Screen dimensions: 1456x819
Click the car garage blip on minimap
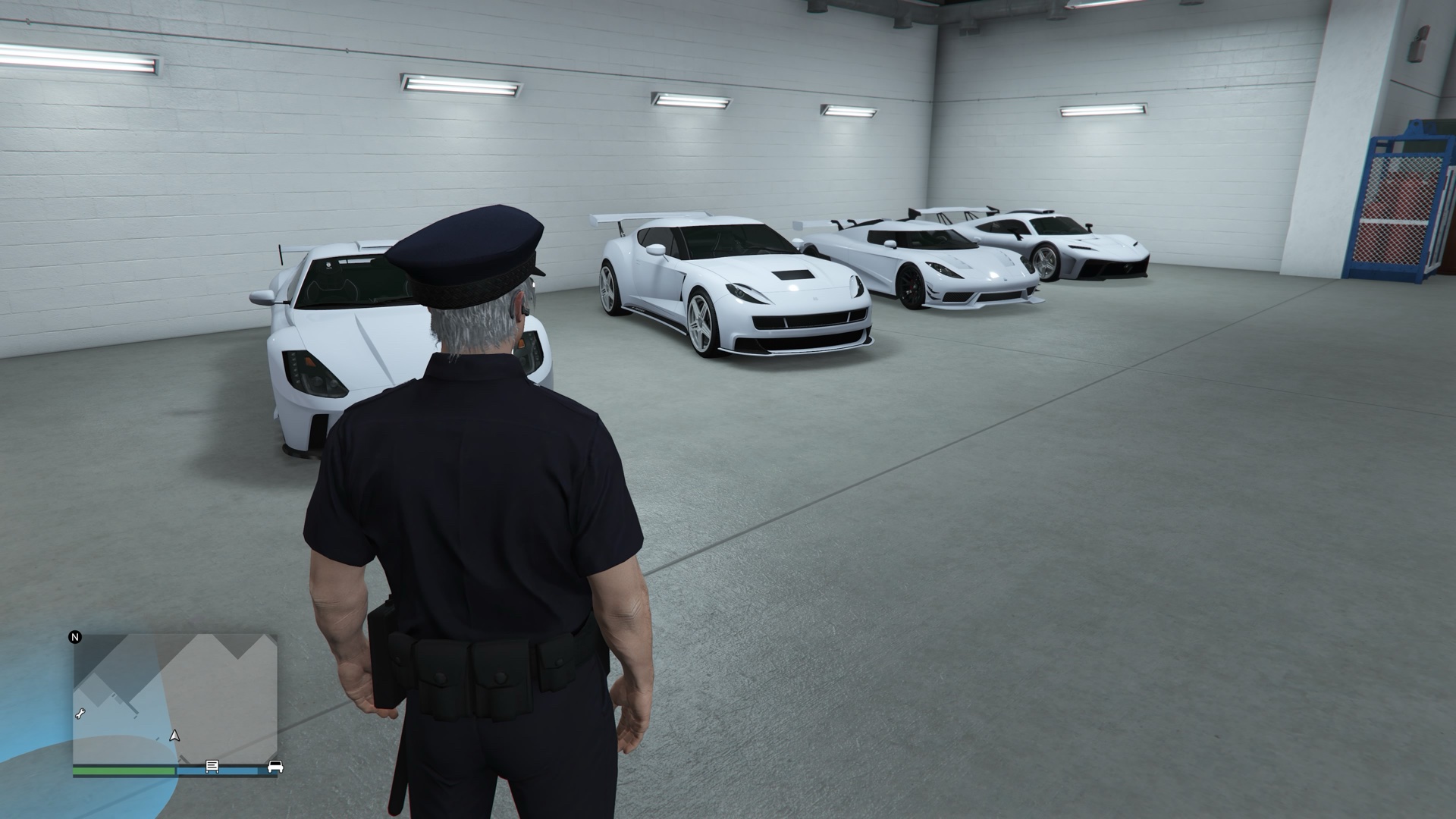[x=275, y=767]
